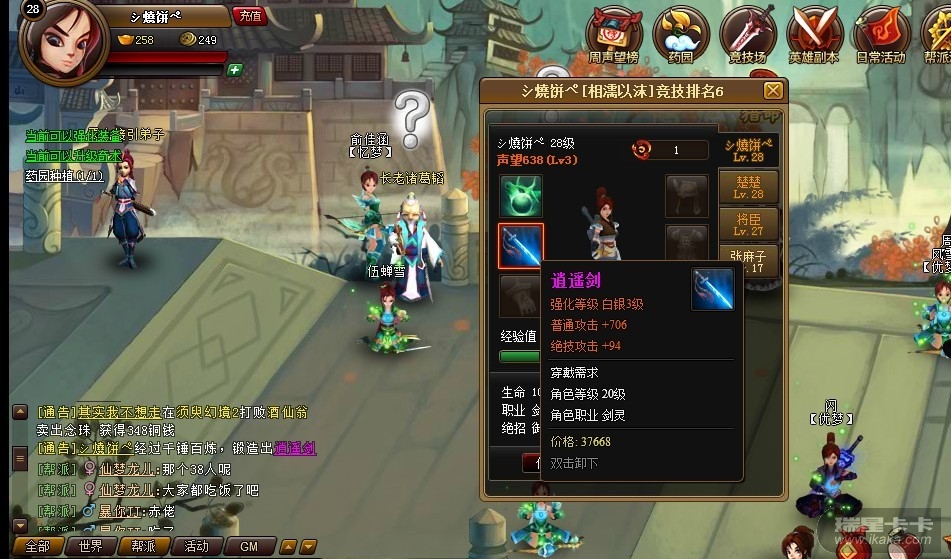The height and width of the screenshot is (559, 951).
Task: Open the 药园 herb garden
Action: click(680, 34)
